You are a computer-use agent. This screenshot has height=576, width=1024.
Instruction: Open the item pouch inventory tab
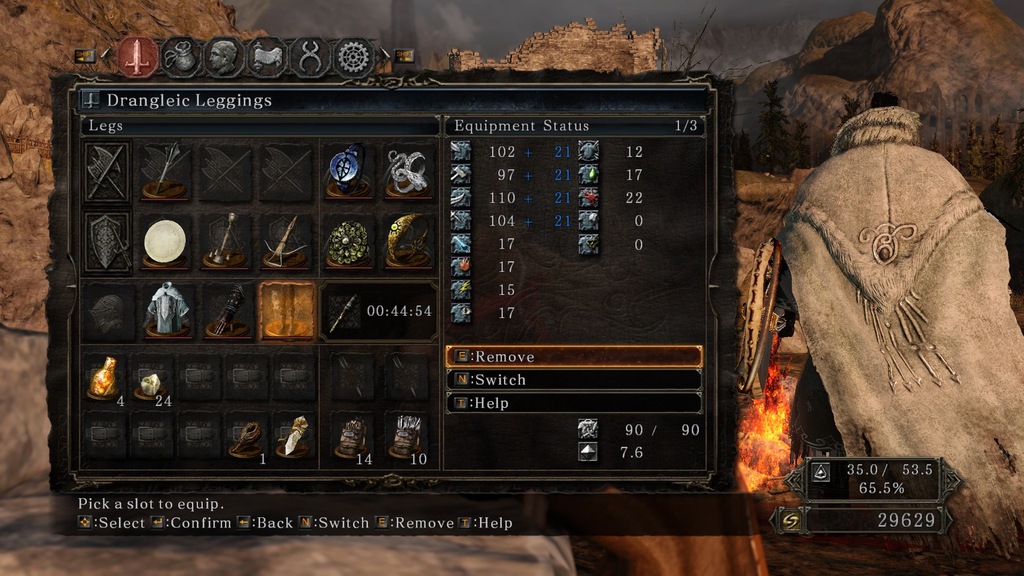point(180,57)
